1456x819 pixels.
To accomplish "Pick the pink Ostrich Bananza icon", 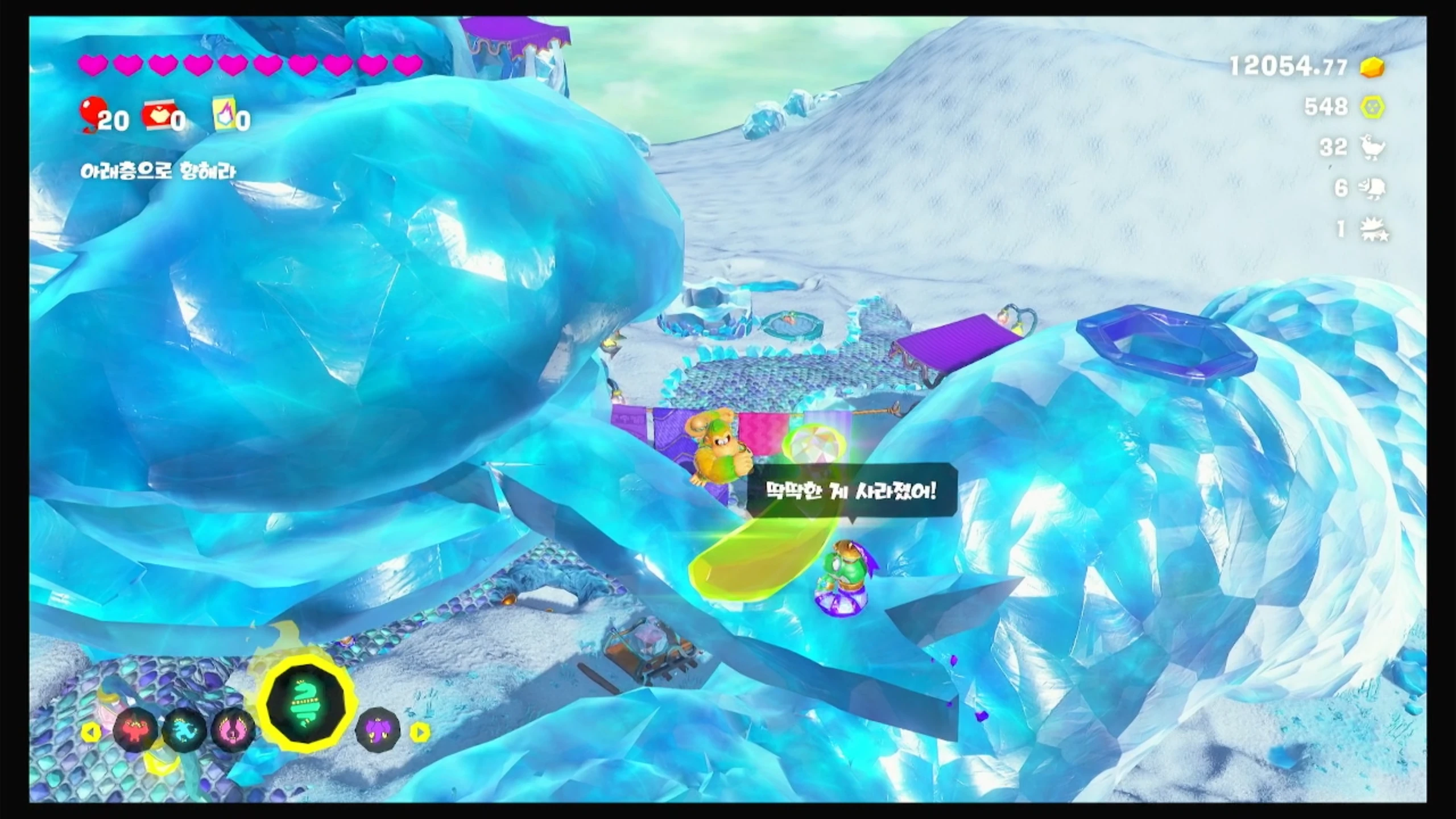I will (233, 730).
